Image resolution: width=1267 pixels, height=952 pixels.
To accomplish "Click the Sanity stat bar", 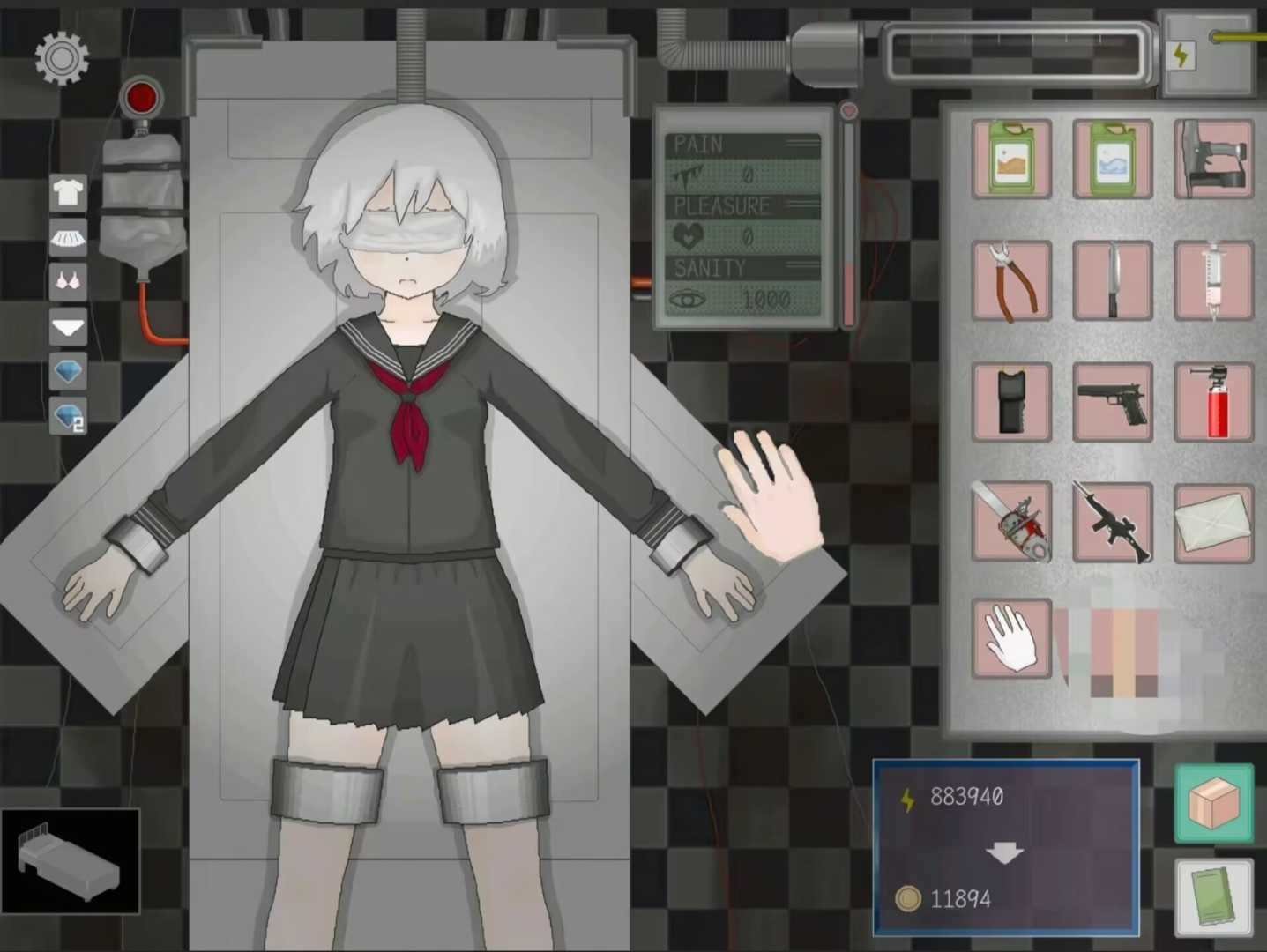I will pos(743,284).
